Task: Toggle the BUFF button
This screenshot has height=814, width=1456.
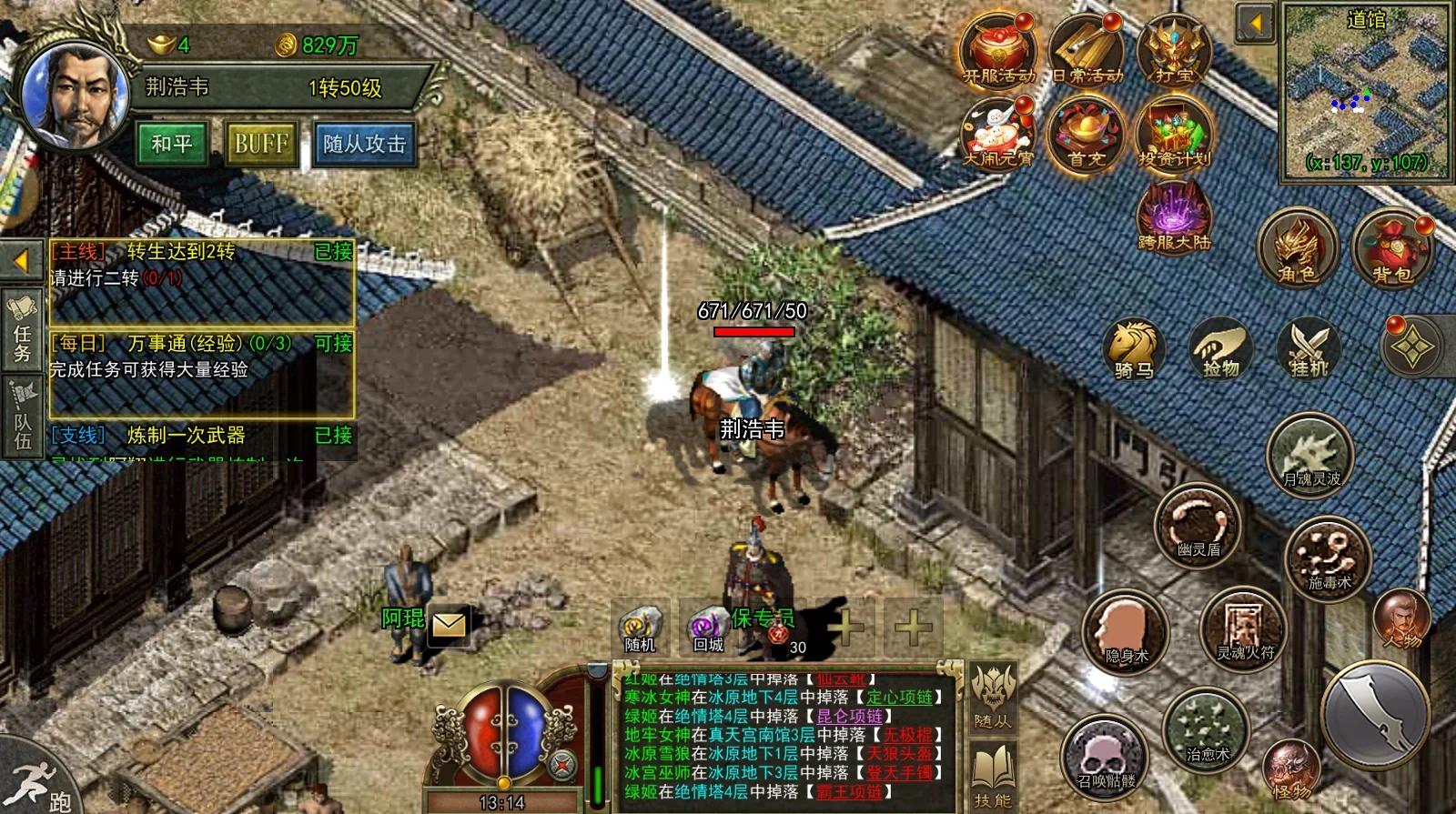Action: pos(259,143)
